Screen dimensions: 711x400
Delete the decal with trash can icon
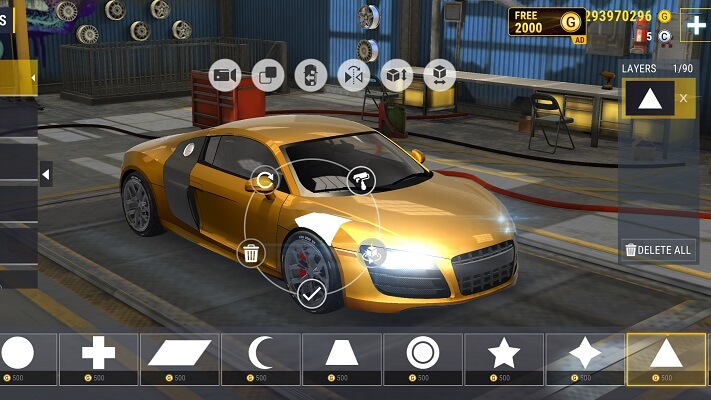pyautogui.click(x=251, y=253)
